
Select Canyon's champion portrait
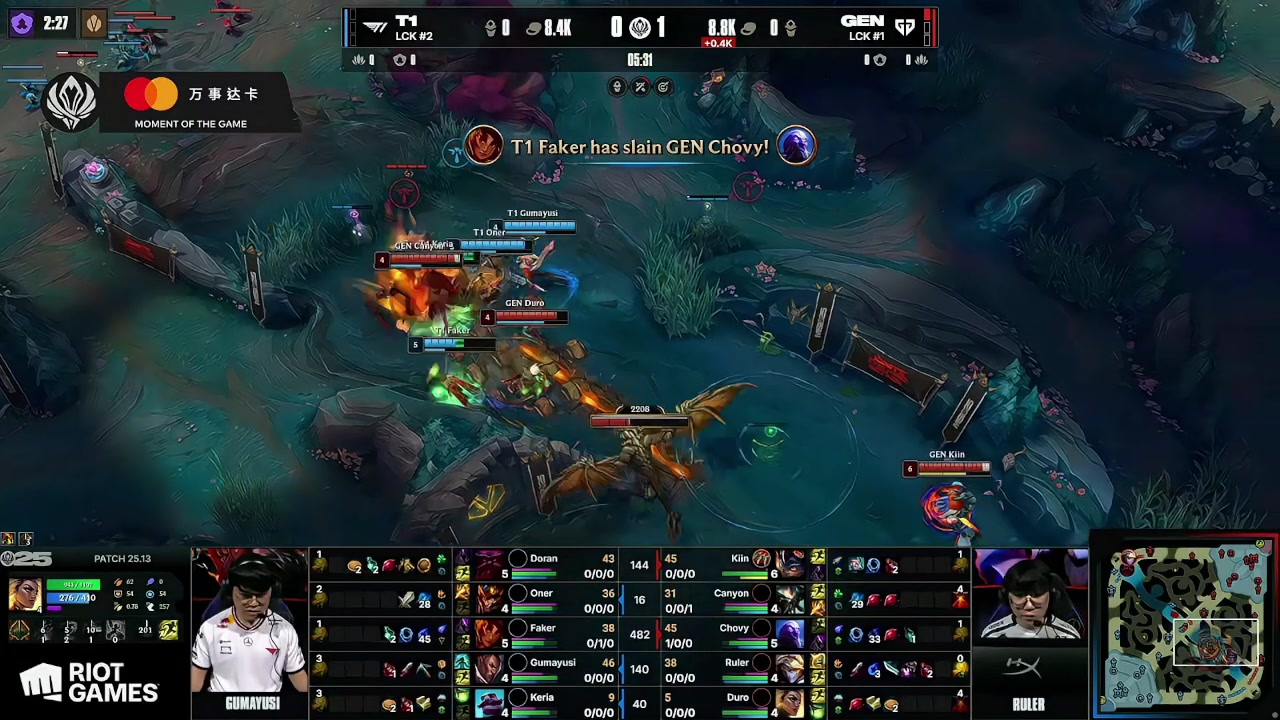click(x=789, y=600)
